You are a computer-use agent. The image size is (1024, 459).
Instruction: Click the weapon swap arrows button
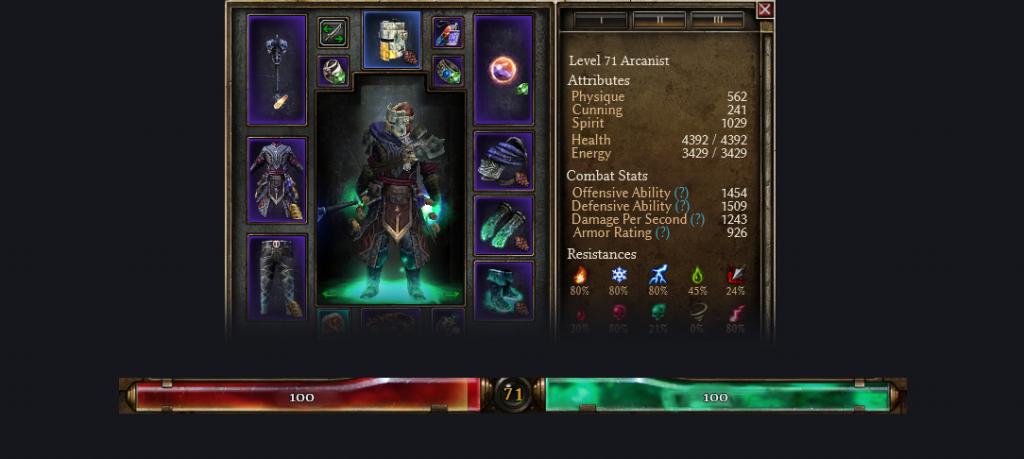point(333,33)
